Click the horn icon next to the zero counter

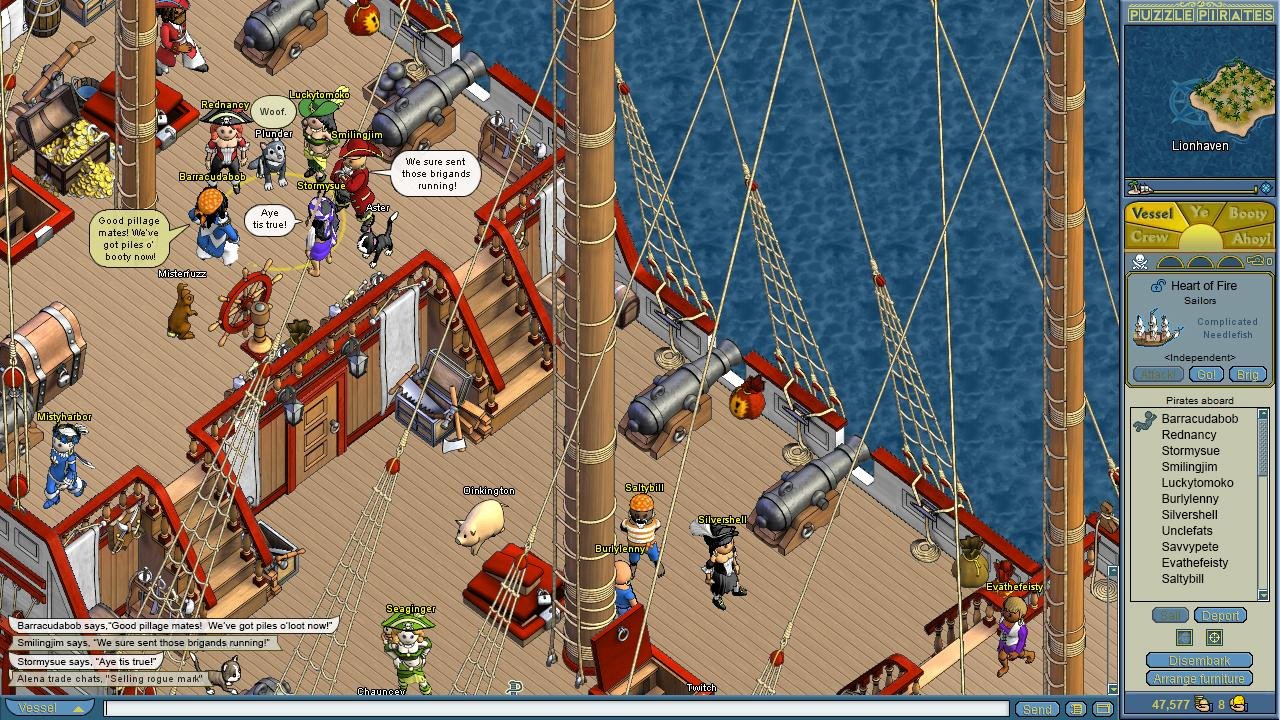1257,261
